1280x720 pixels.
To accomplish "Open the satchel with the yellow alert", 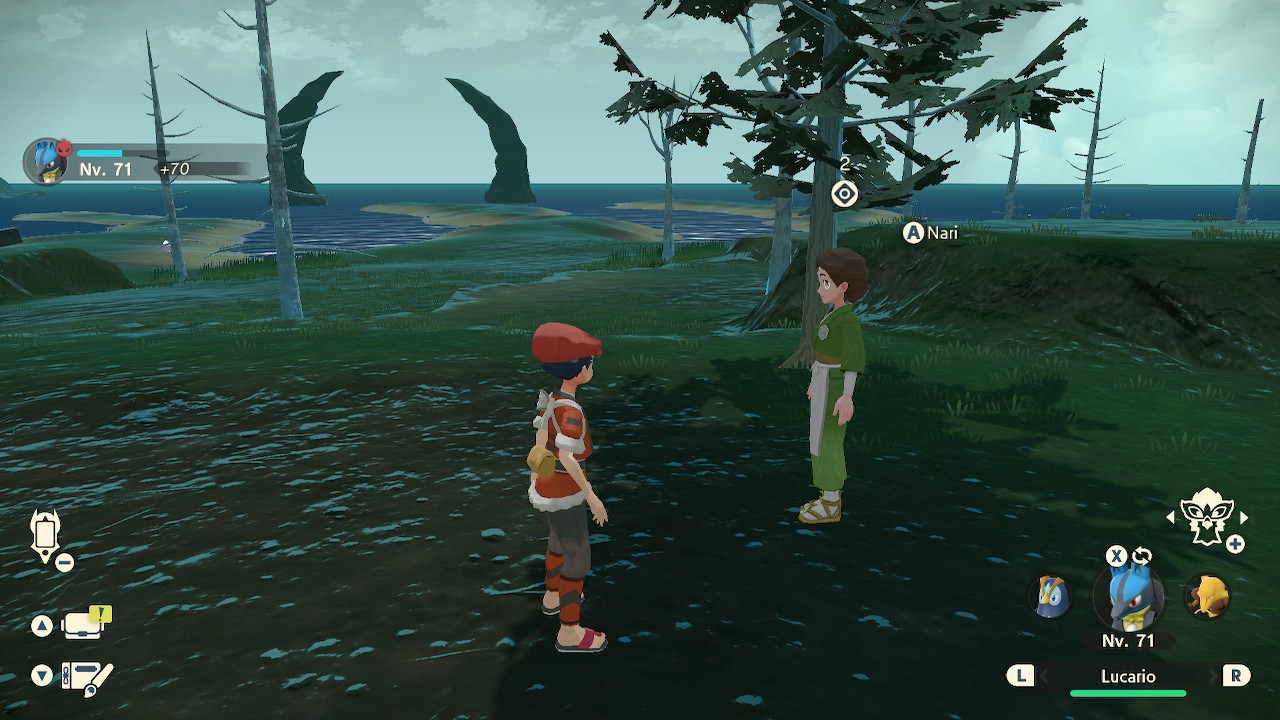I will coord(84,625).
